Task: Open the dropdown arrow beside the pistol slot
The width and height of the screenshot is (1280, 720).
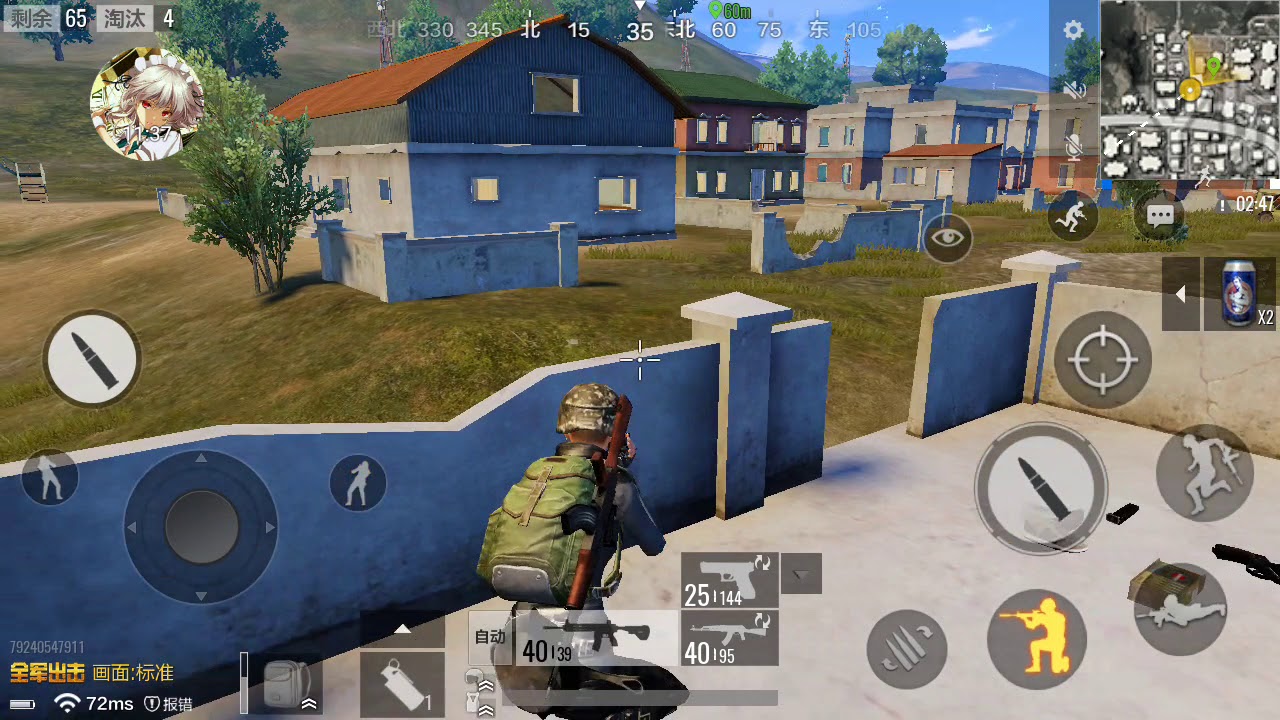Action: coord(800,573)
